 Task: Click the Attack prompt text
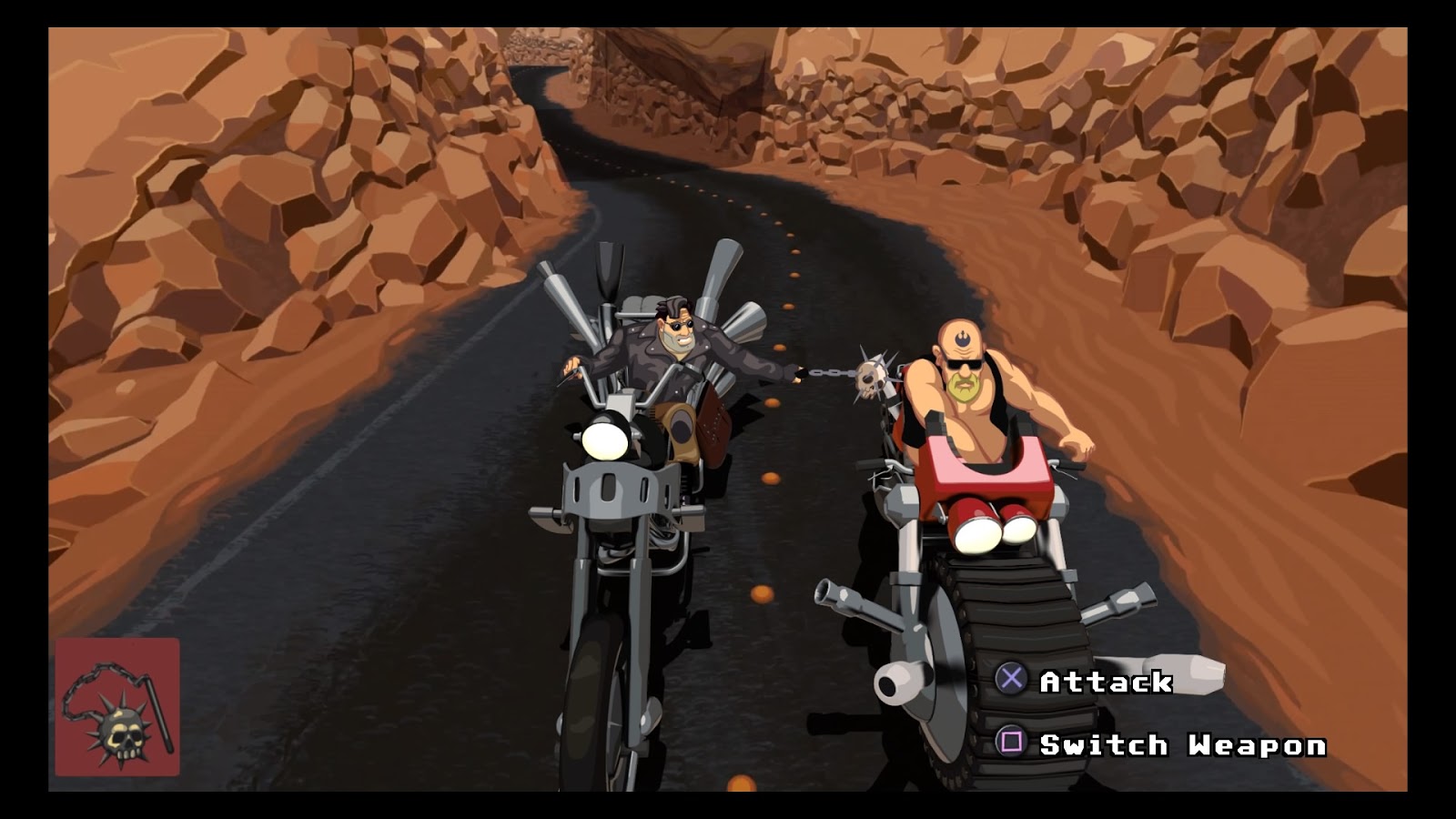1108,680
